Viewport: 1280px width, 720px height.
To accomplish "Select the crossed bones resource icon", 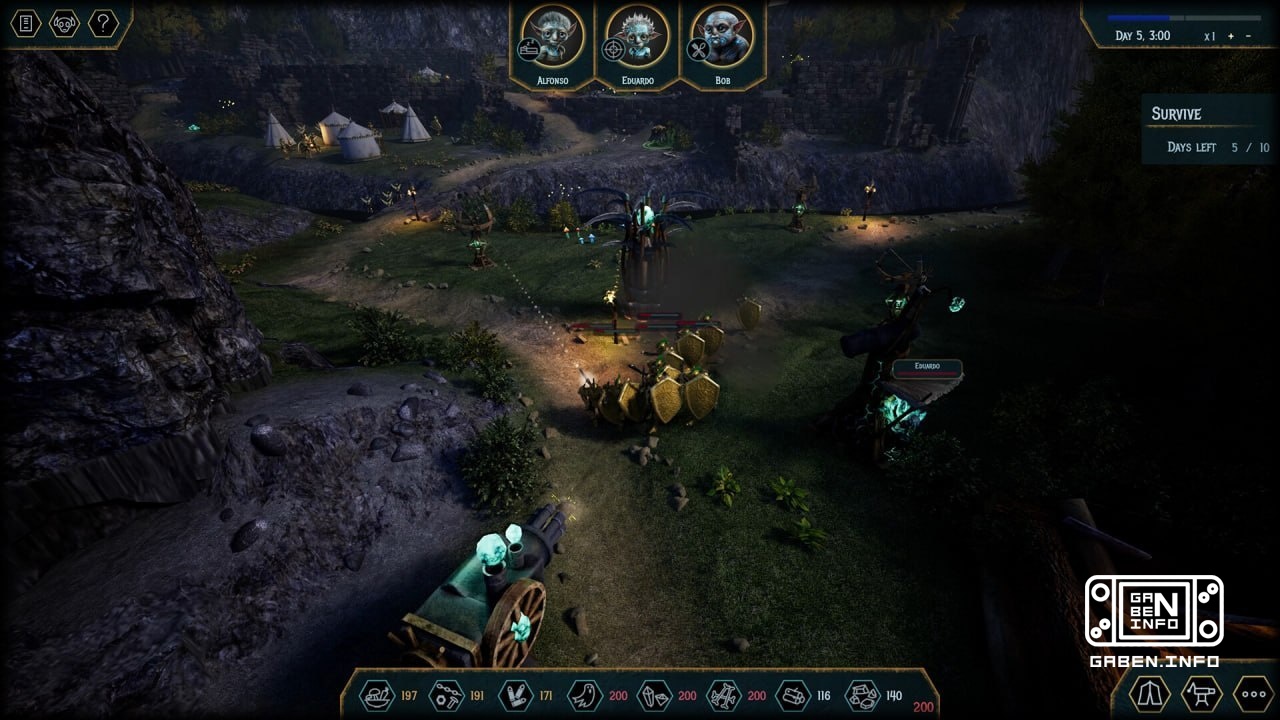I will coord(722,695).
